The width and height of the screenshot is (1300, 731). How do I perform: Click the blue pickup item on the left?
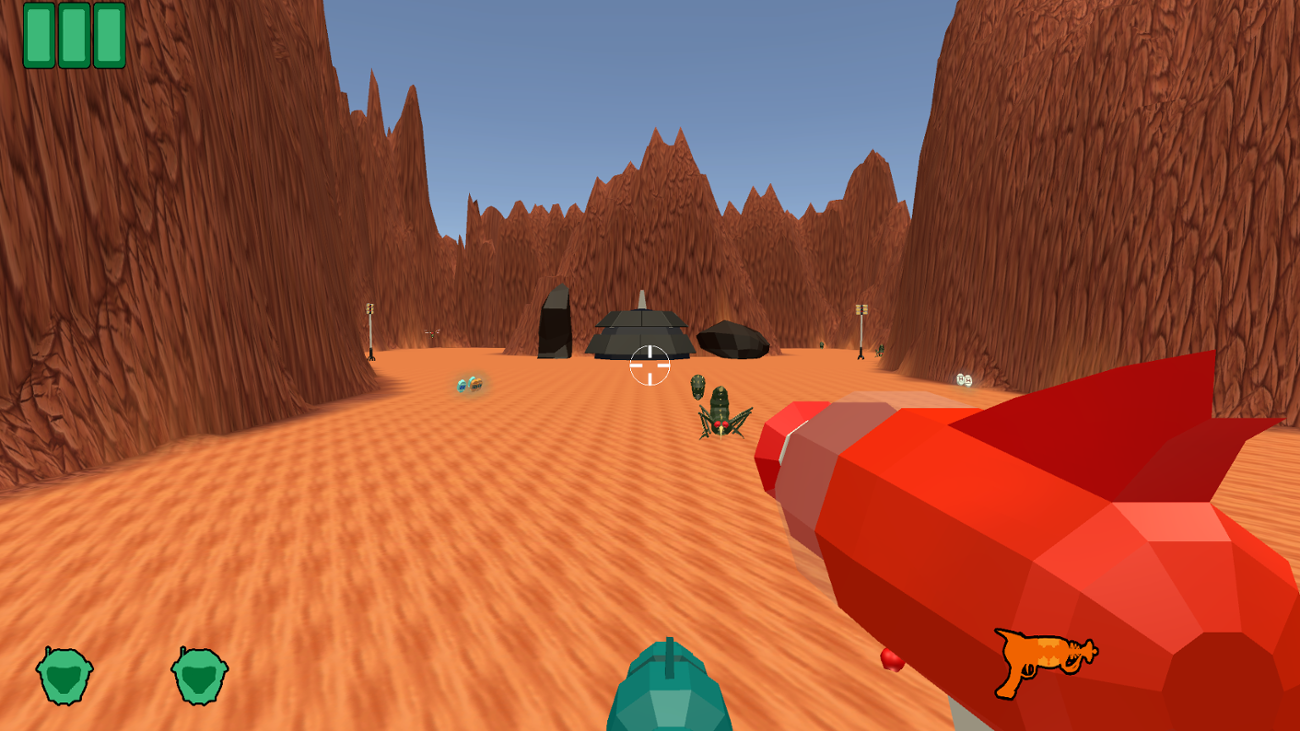coord(460,384)
